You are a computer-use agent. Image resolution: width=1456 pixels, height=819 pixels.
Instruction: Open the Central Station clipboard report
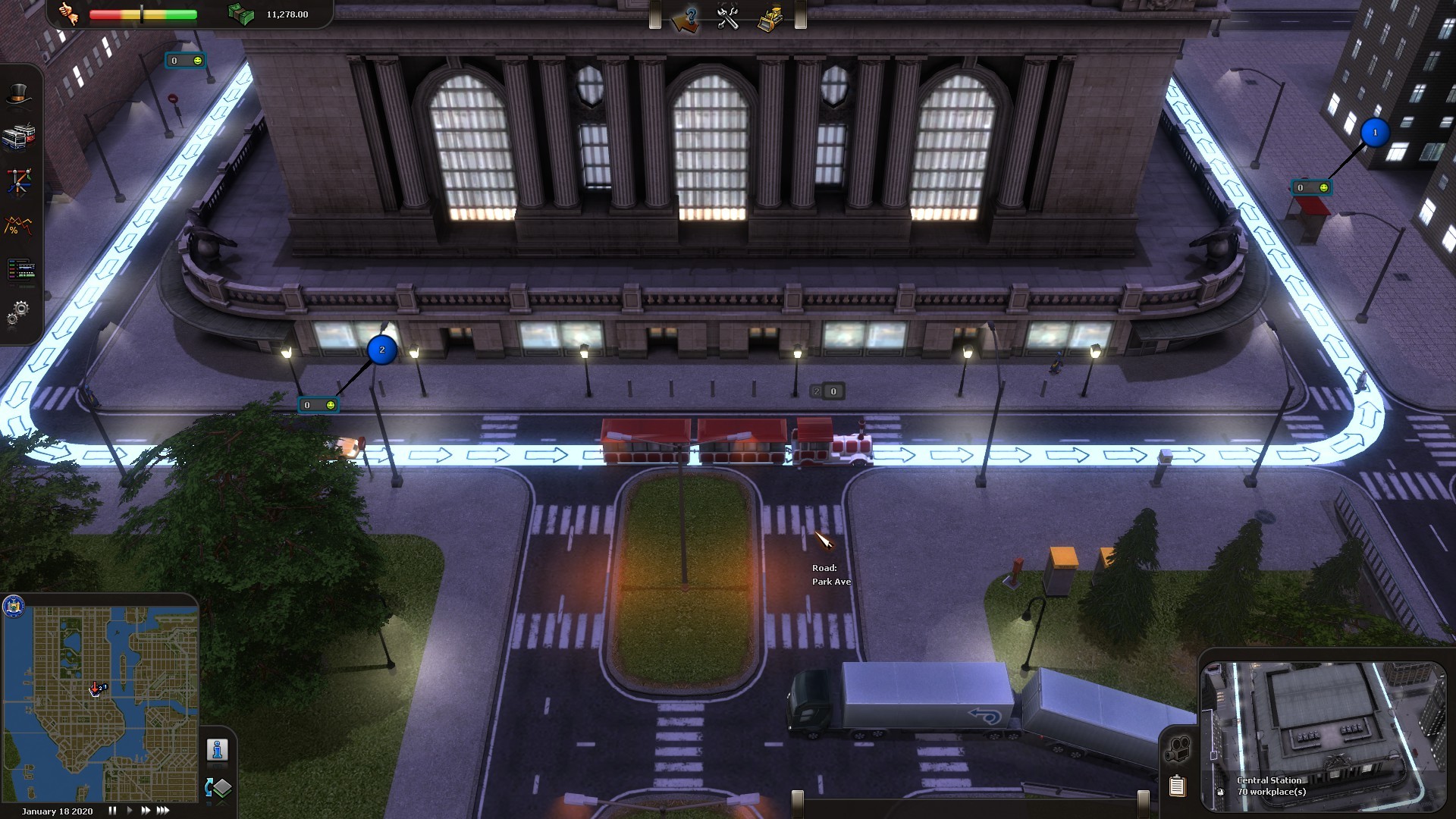1178,787
